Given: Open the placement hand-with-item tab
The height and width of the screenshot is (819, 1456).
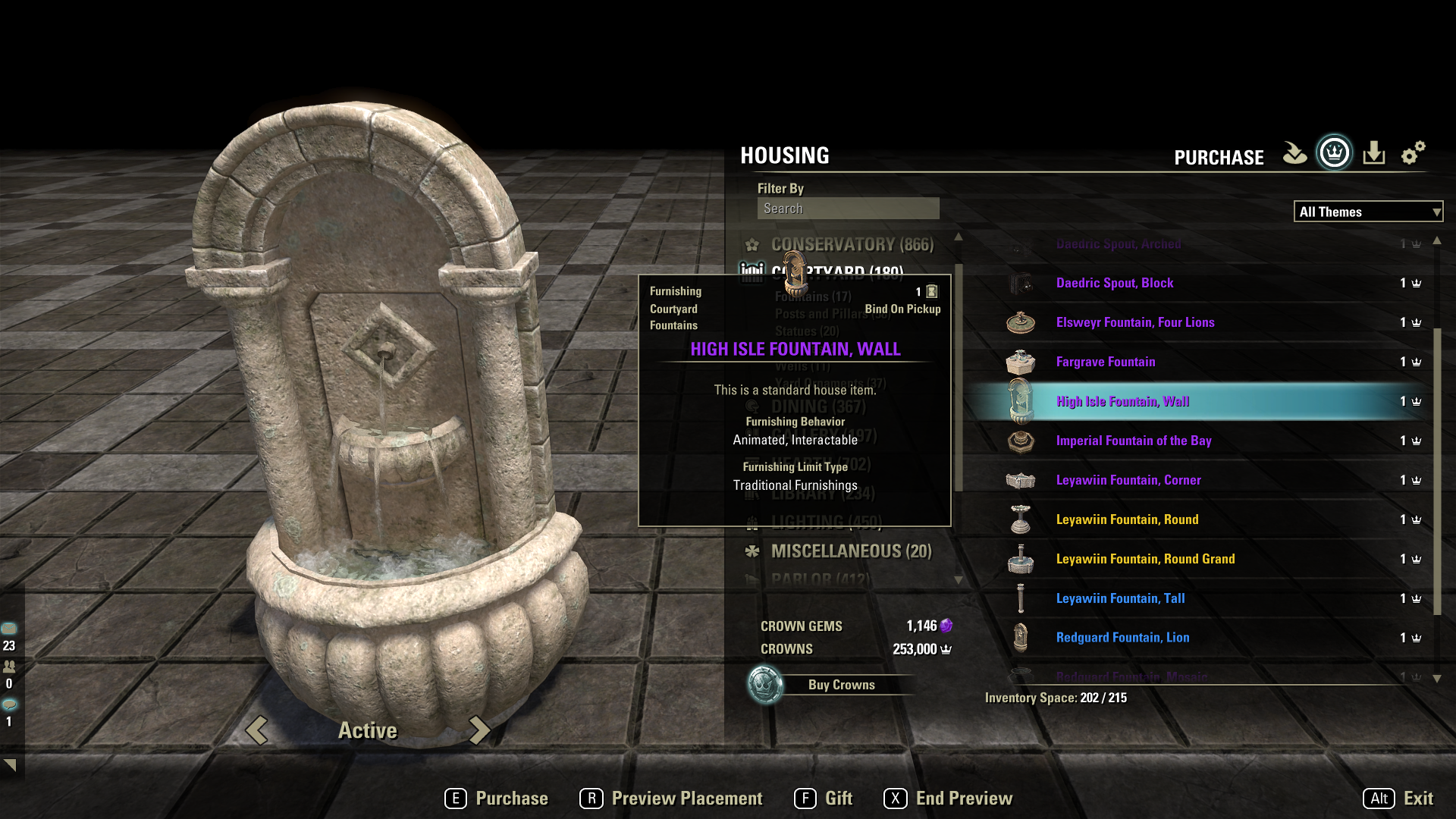Looking at the screenshot, I should [x=1294, y=153].
